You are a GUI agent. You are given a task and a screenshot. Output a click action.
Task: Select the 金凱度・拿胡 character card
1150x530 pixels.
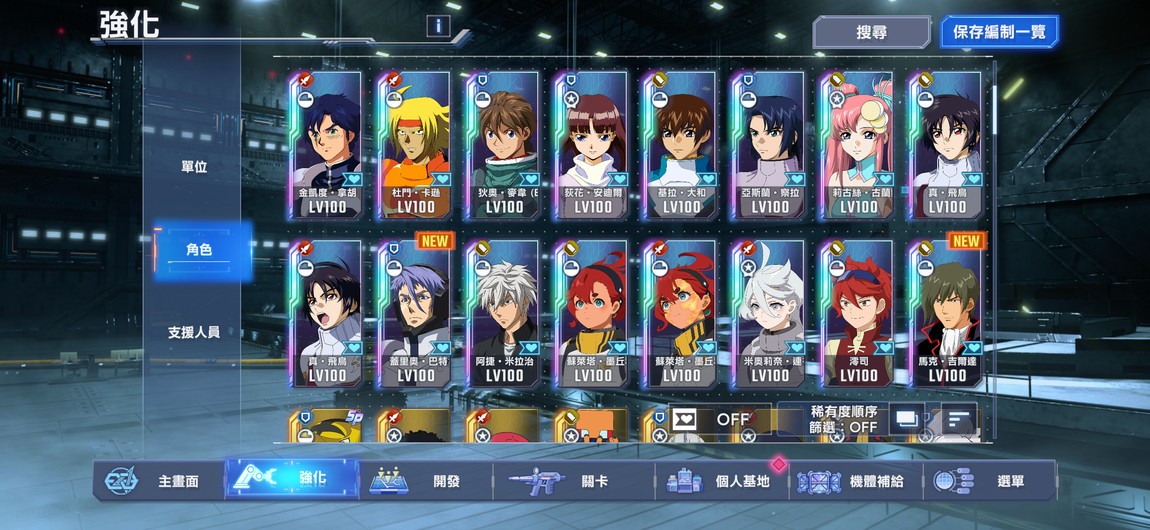coord(327,144)
